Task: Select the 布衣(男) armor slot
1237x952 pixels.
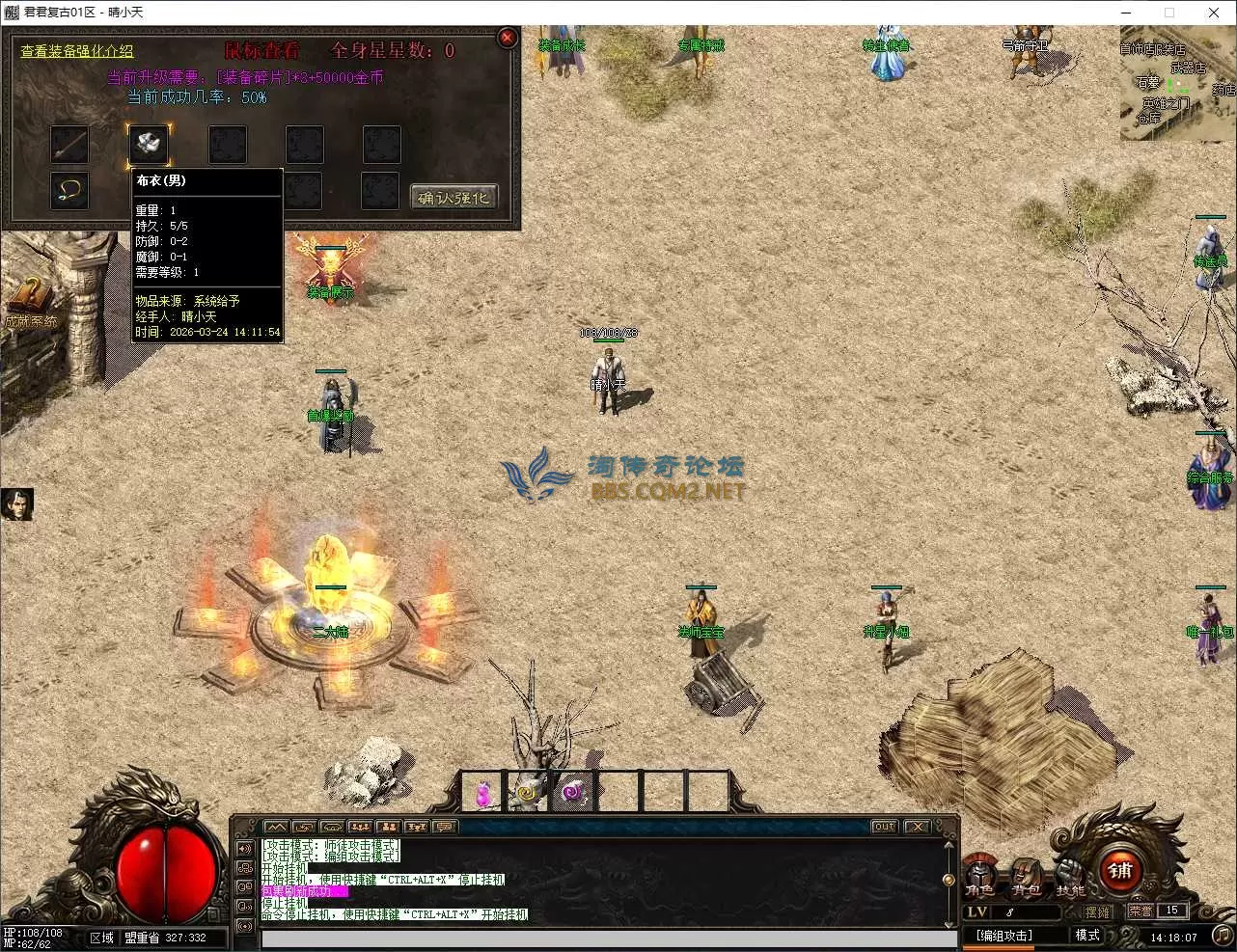Action: pyautogui.click(x=149, y=145)
